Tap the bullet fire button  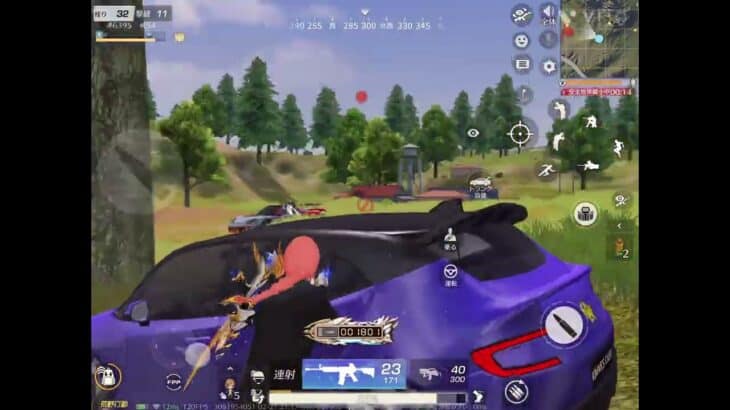[564, 326]
